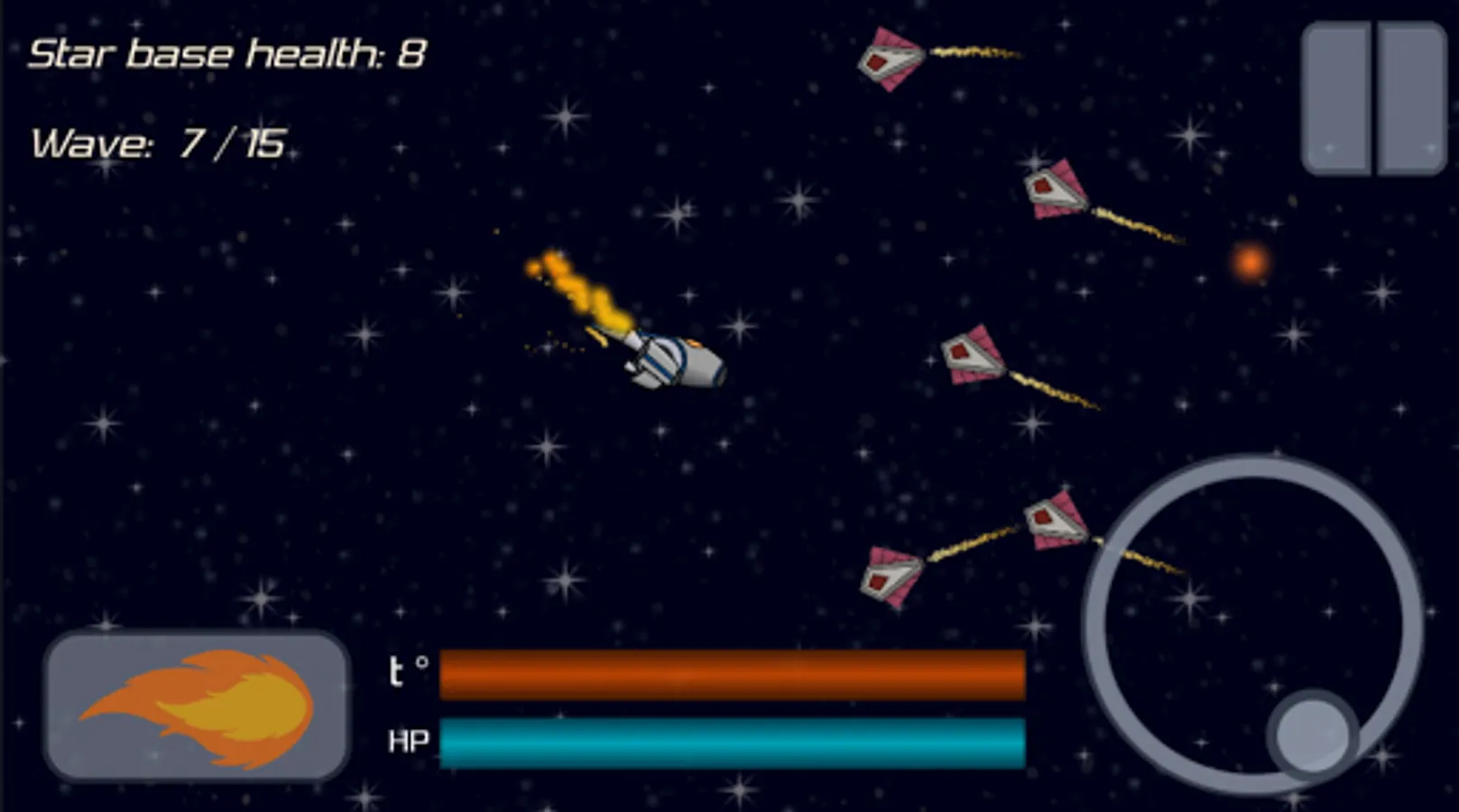Tap the left half of the pause icon

[1338, 99]
